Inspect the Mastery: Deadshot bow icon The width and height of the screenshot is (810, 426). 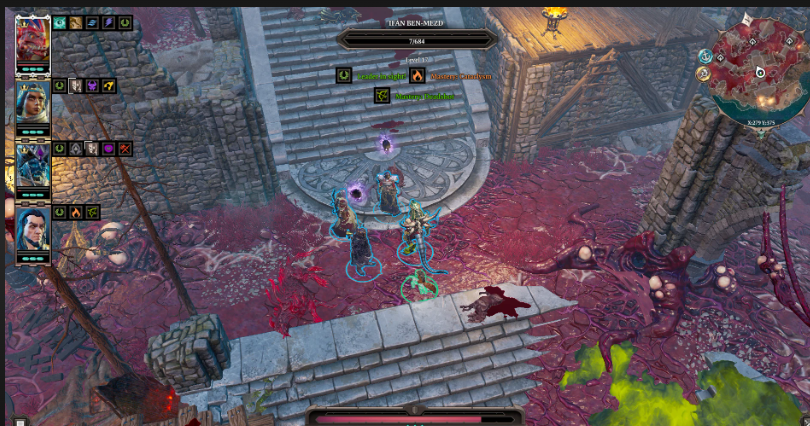pyautogui.click(x=381, y=96)
